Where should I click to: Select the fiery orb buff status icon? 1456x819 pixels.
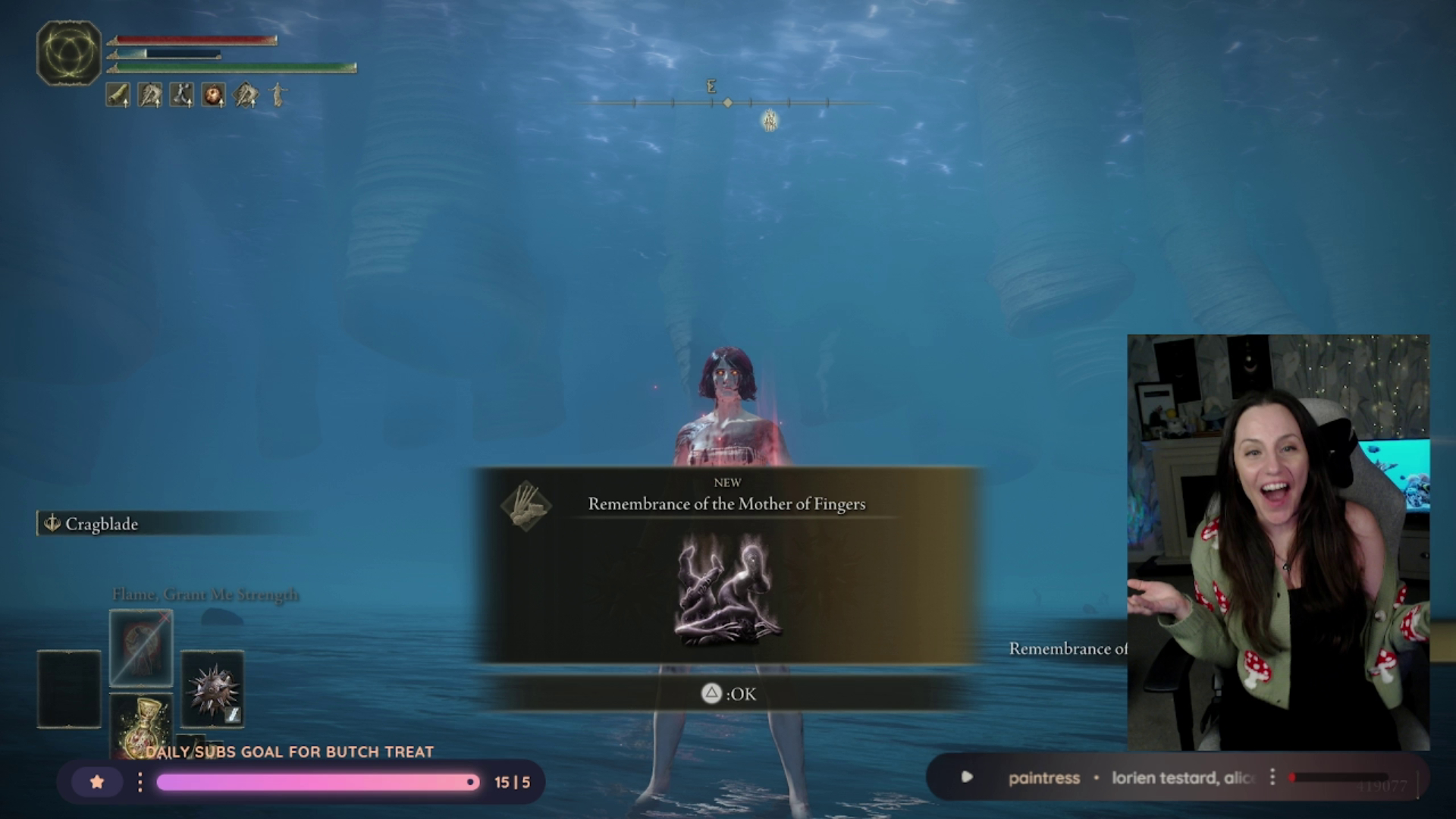point(213,95)
